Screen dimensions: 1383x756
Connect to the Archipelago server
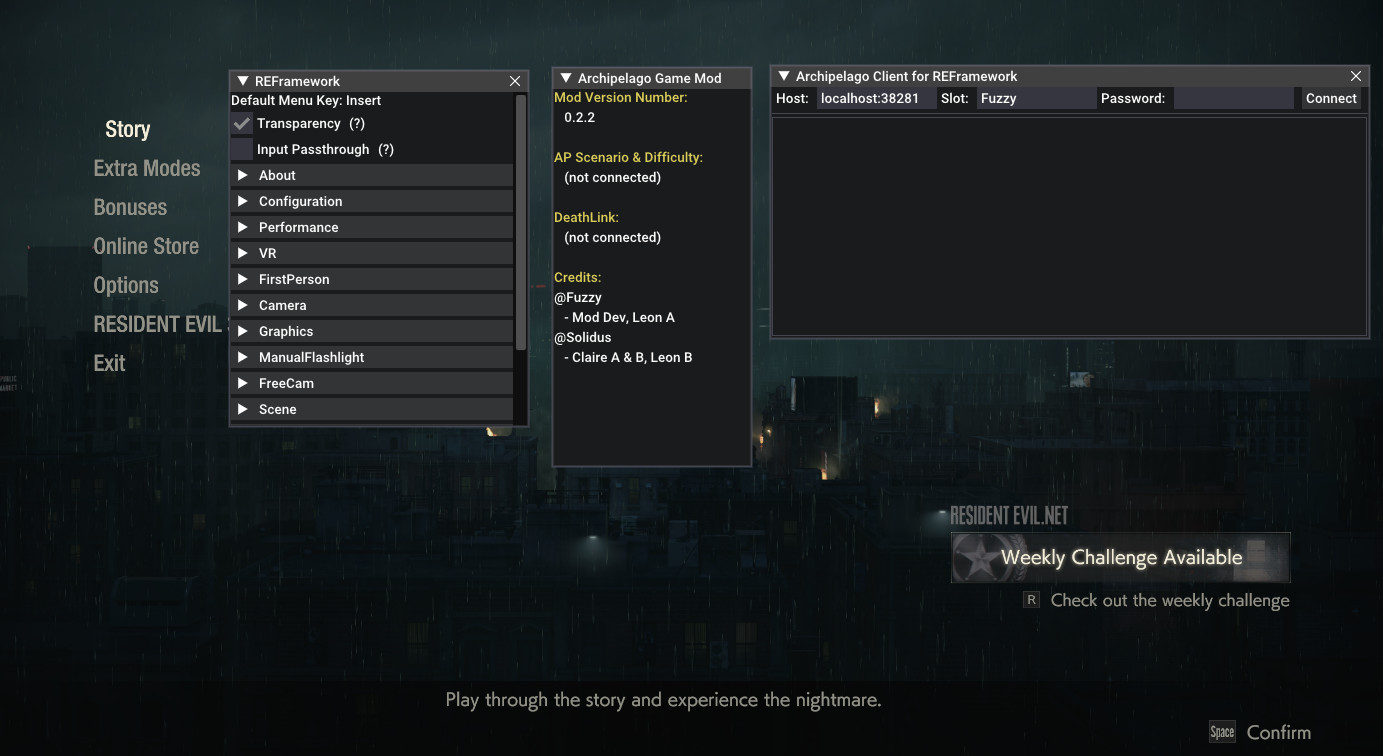tap(1331, 98)
